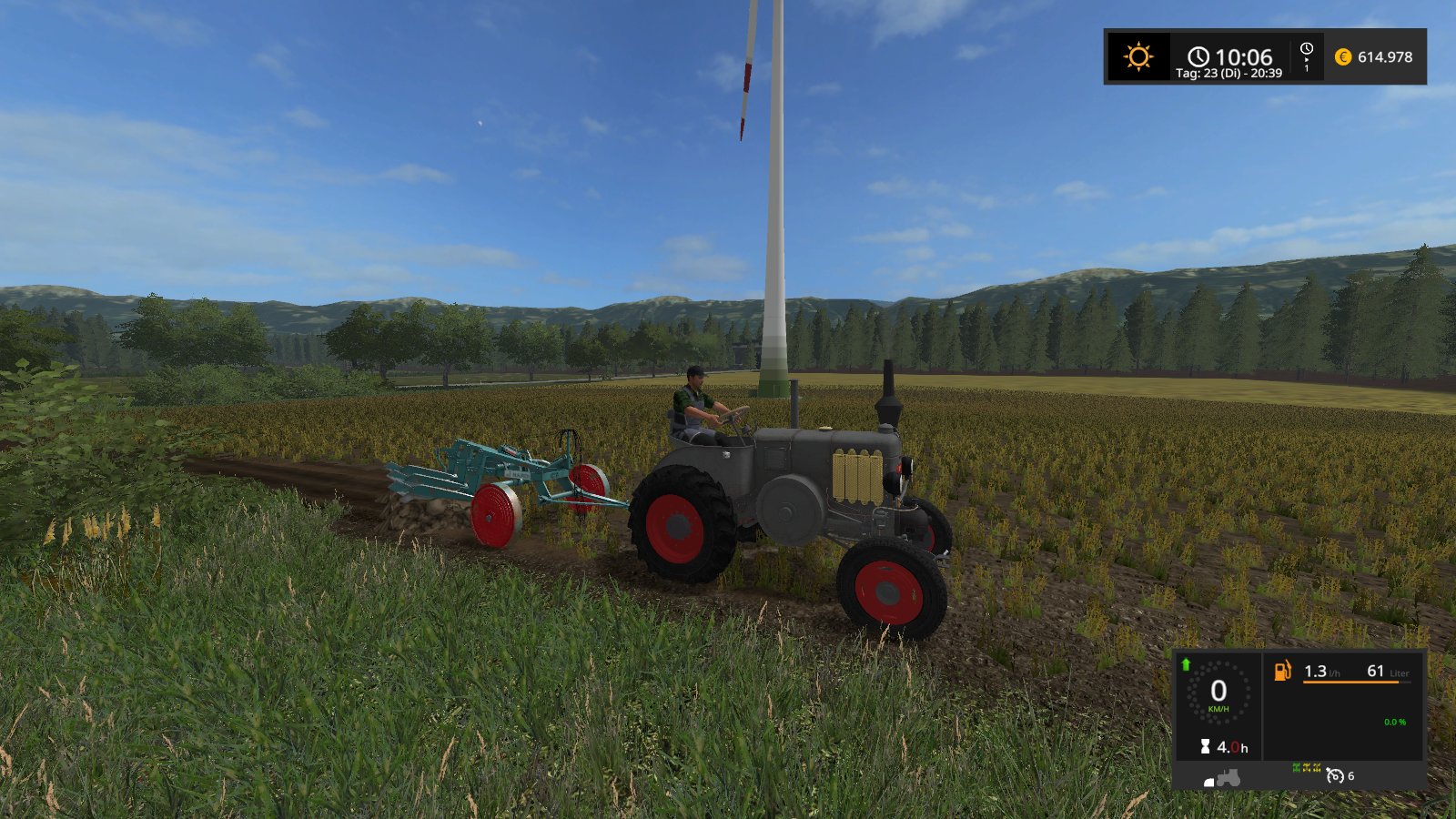Screen dimensions: 1456x819
Task: Click the yellow implement wear icon
Action: pos(1307,767)
